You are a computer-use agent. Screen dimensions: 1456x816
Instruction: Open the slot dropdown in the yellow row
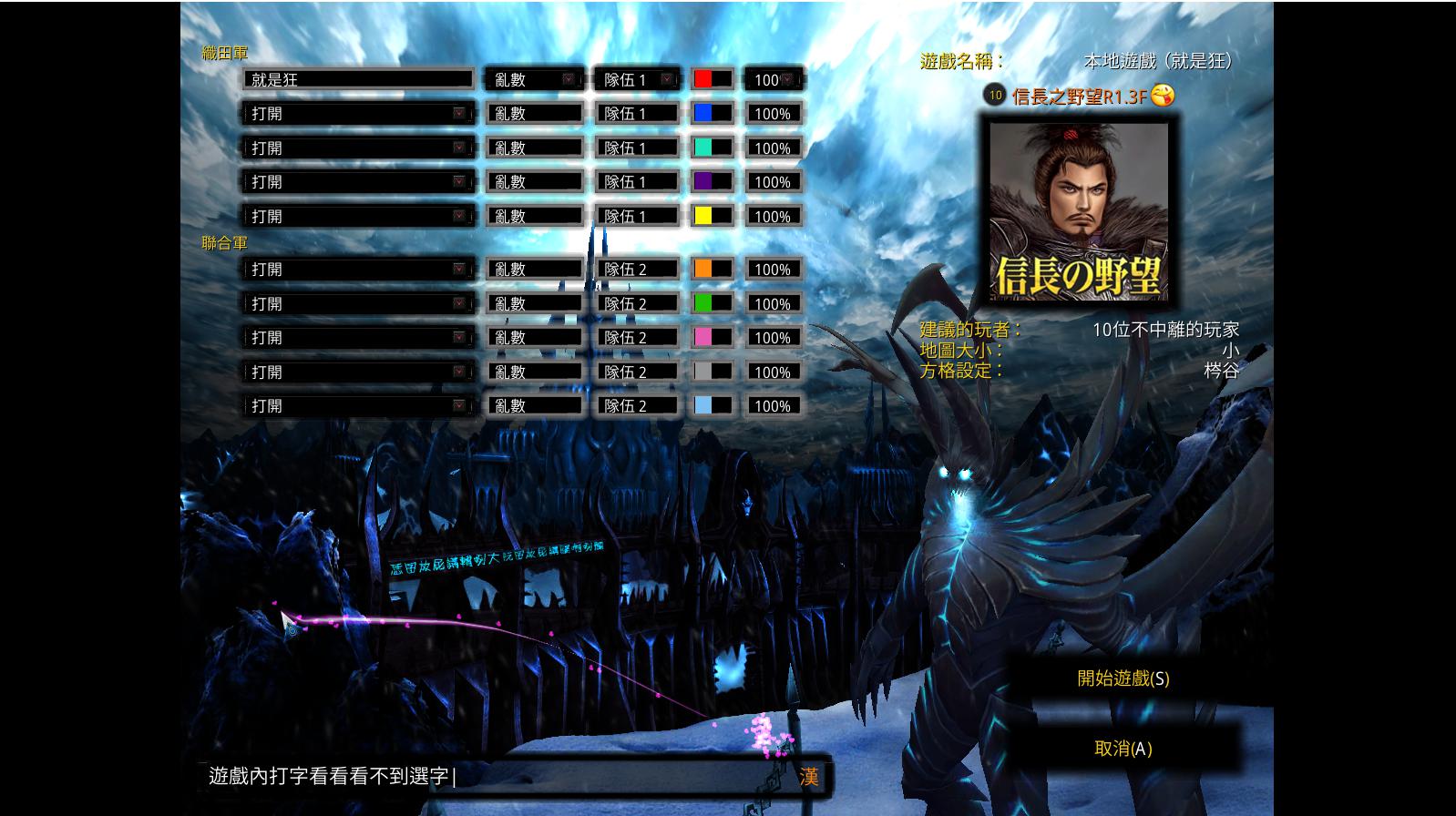(x=359, y=217)
